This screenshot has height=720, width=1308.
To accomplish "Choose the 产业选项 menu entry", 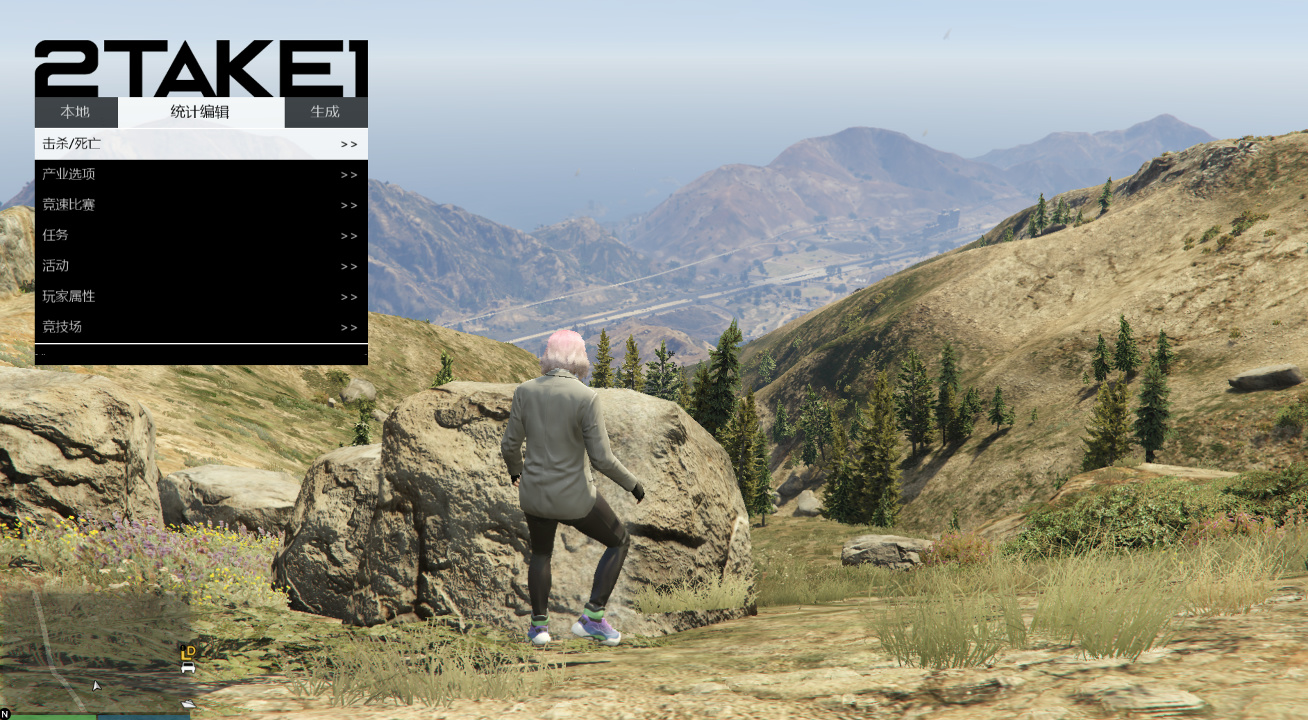I will coord(200,175).
